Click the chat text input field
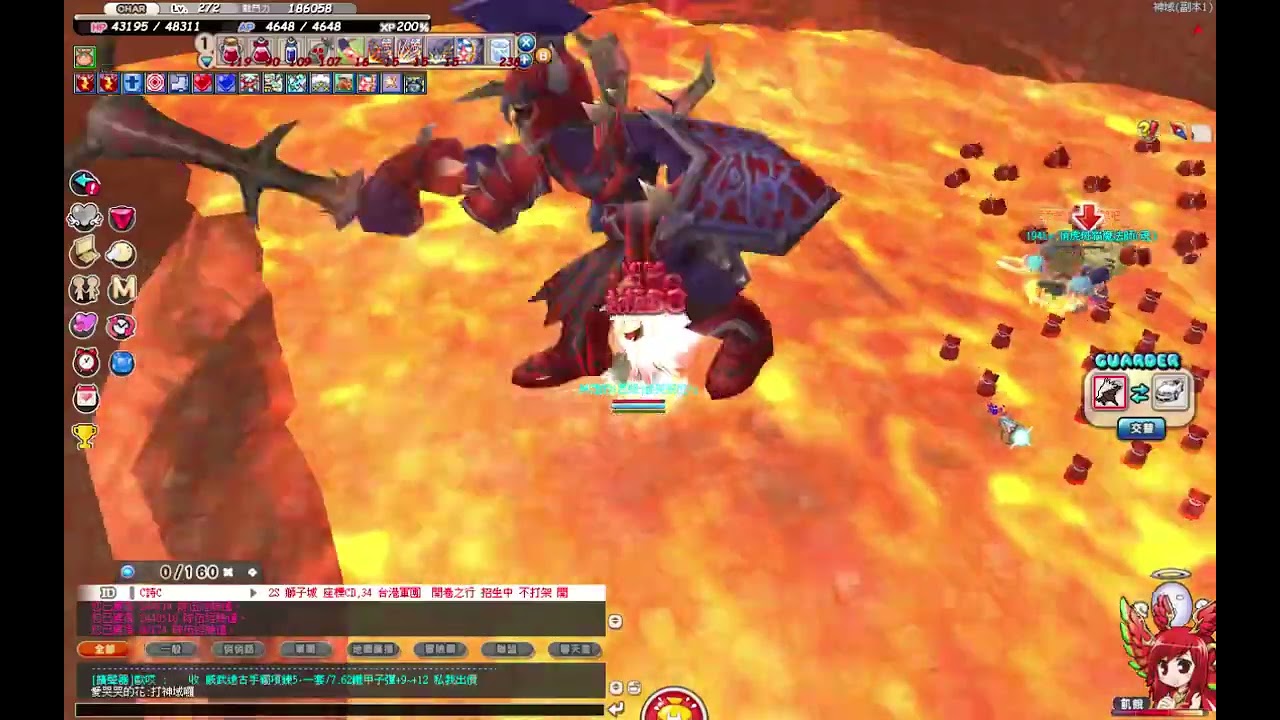1280x720 pixels. (340, 709)
